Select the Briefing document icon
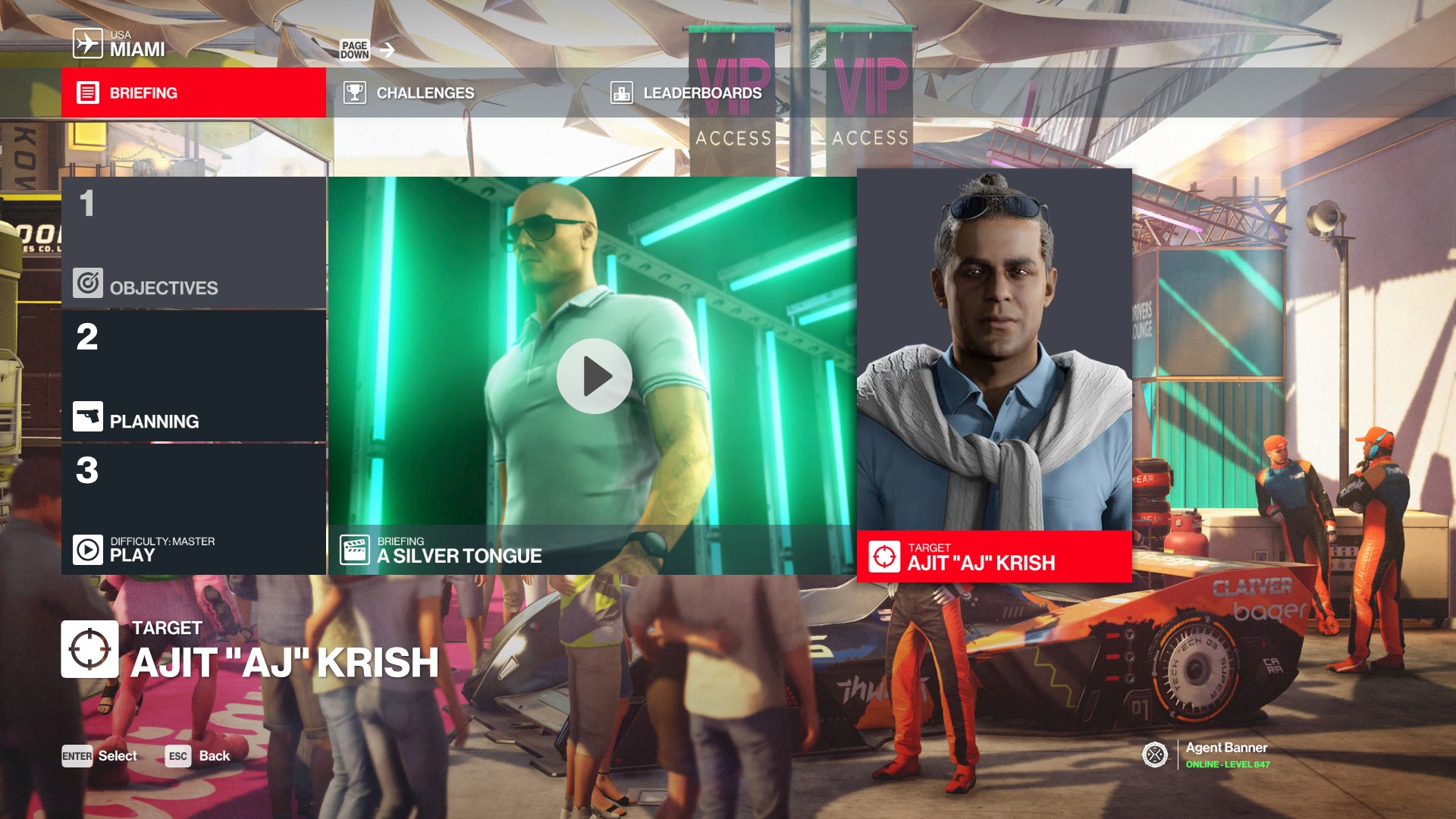1456x819 pixels. coord(87,93)
